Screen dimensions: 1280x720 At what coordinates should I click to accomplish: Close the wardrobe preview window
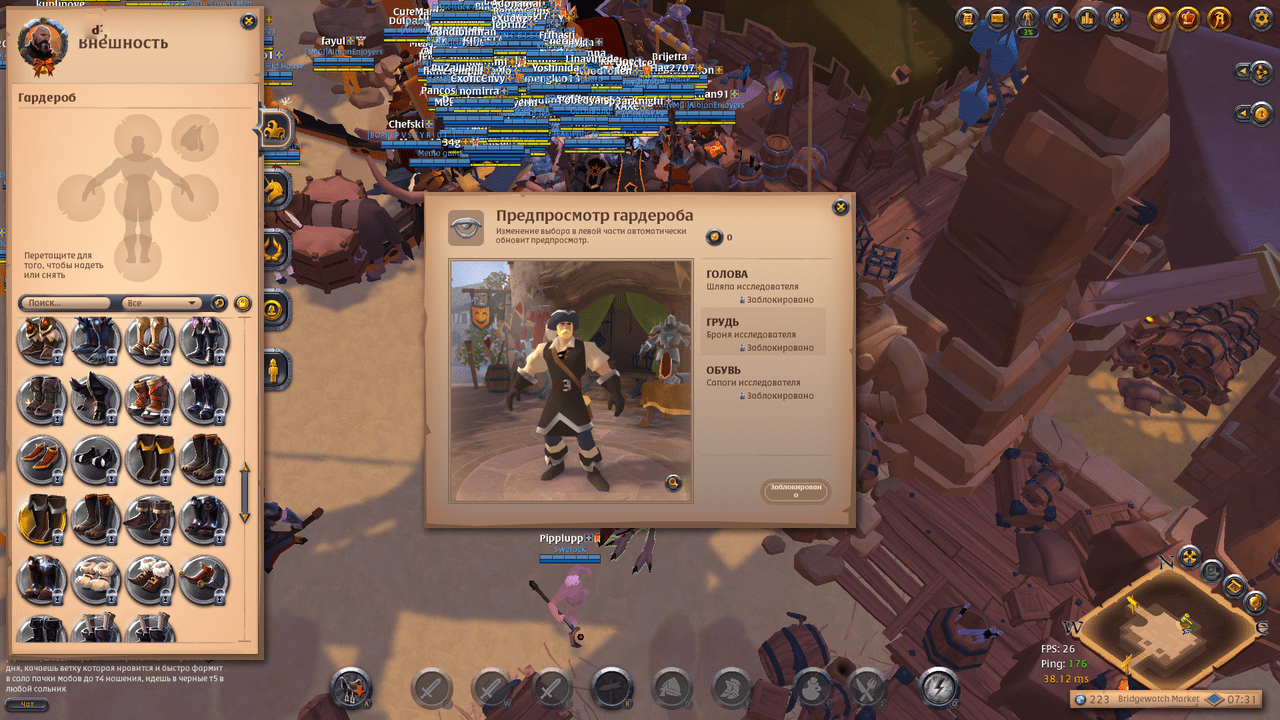pyautogui.click(x=840, y=207)
